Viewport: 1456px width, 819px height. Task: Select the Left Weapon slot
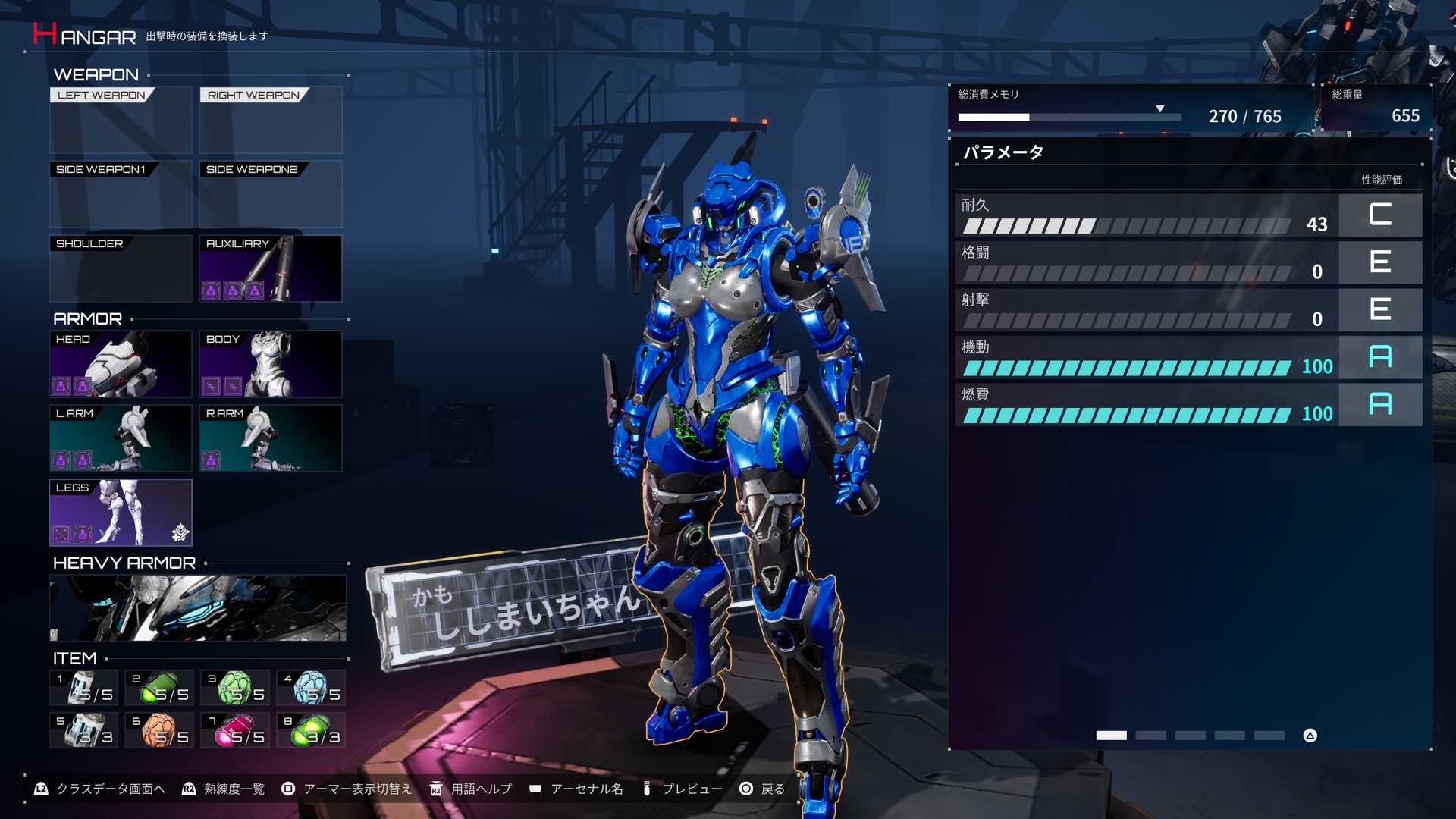(121, 121)
